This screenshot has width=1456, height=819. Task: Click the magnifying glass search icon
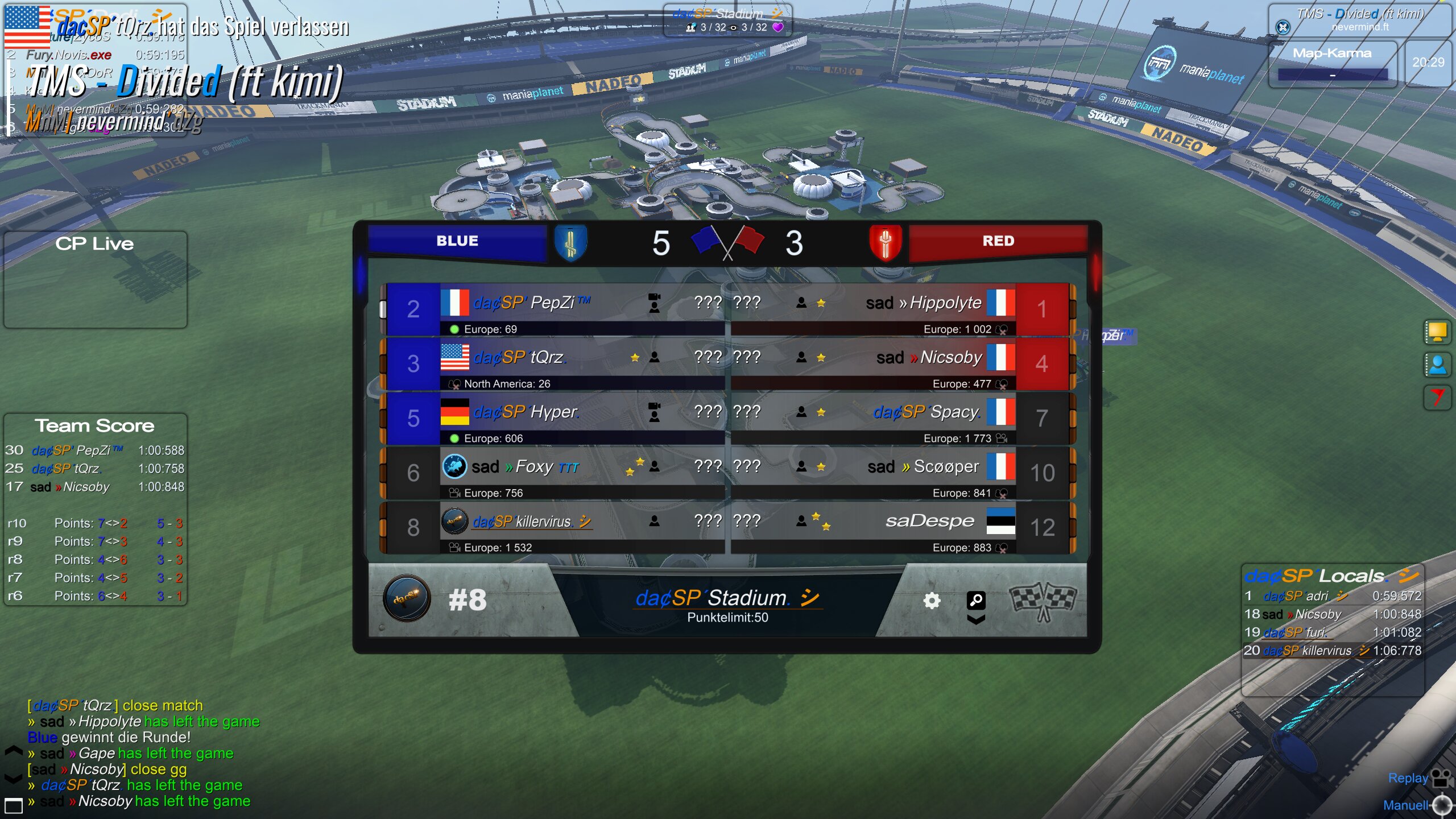[976, 599]
